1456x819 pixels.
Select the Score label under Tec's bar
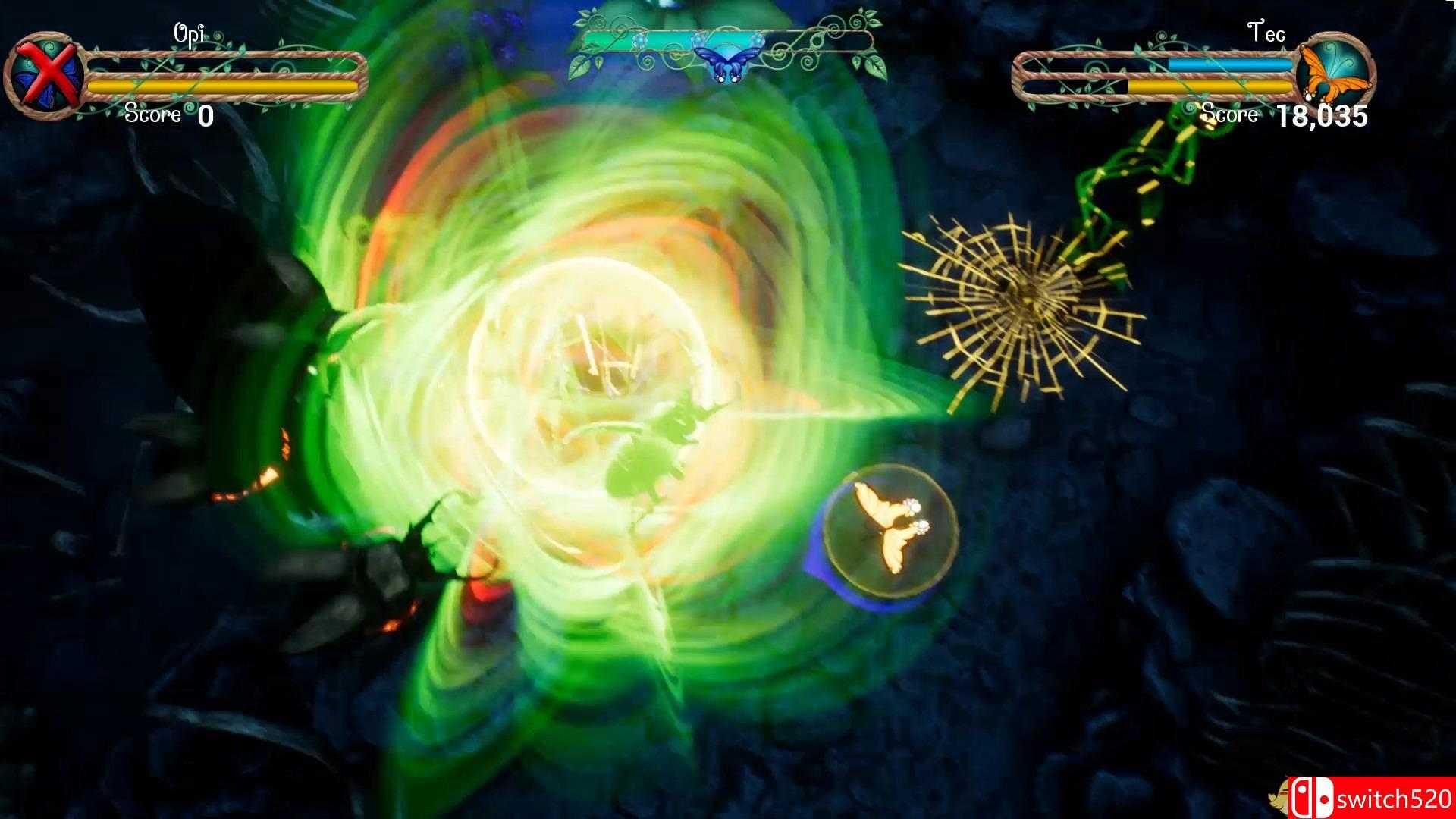pyautogui.click(x=1230, y=115)
